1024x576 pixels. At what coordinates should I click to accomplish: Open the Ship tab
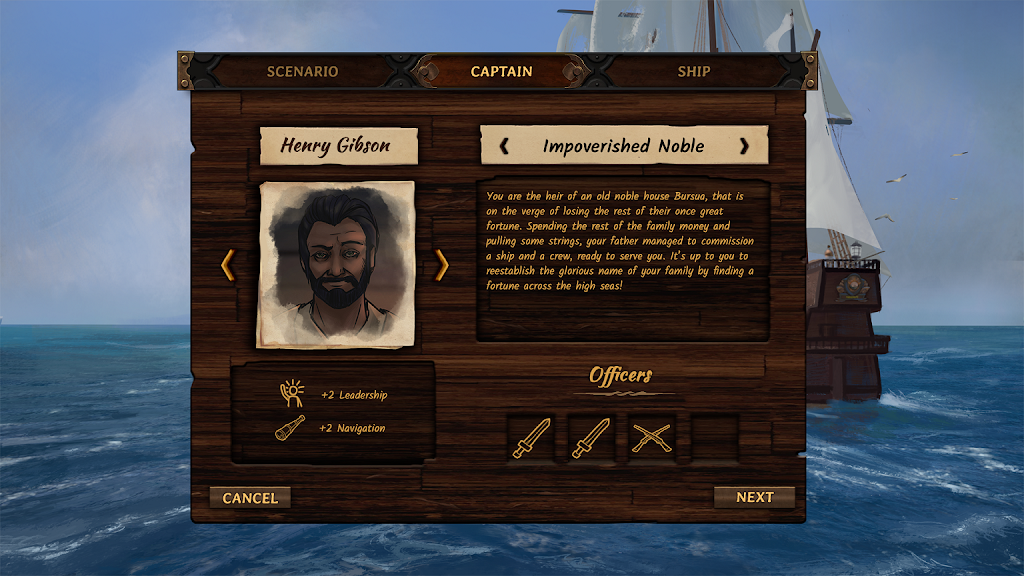[x=694, y=72]
